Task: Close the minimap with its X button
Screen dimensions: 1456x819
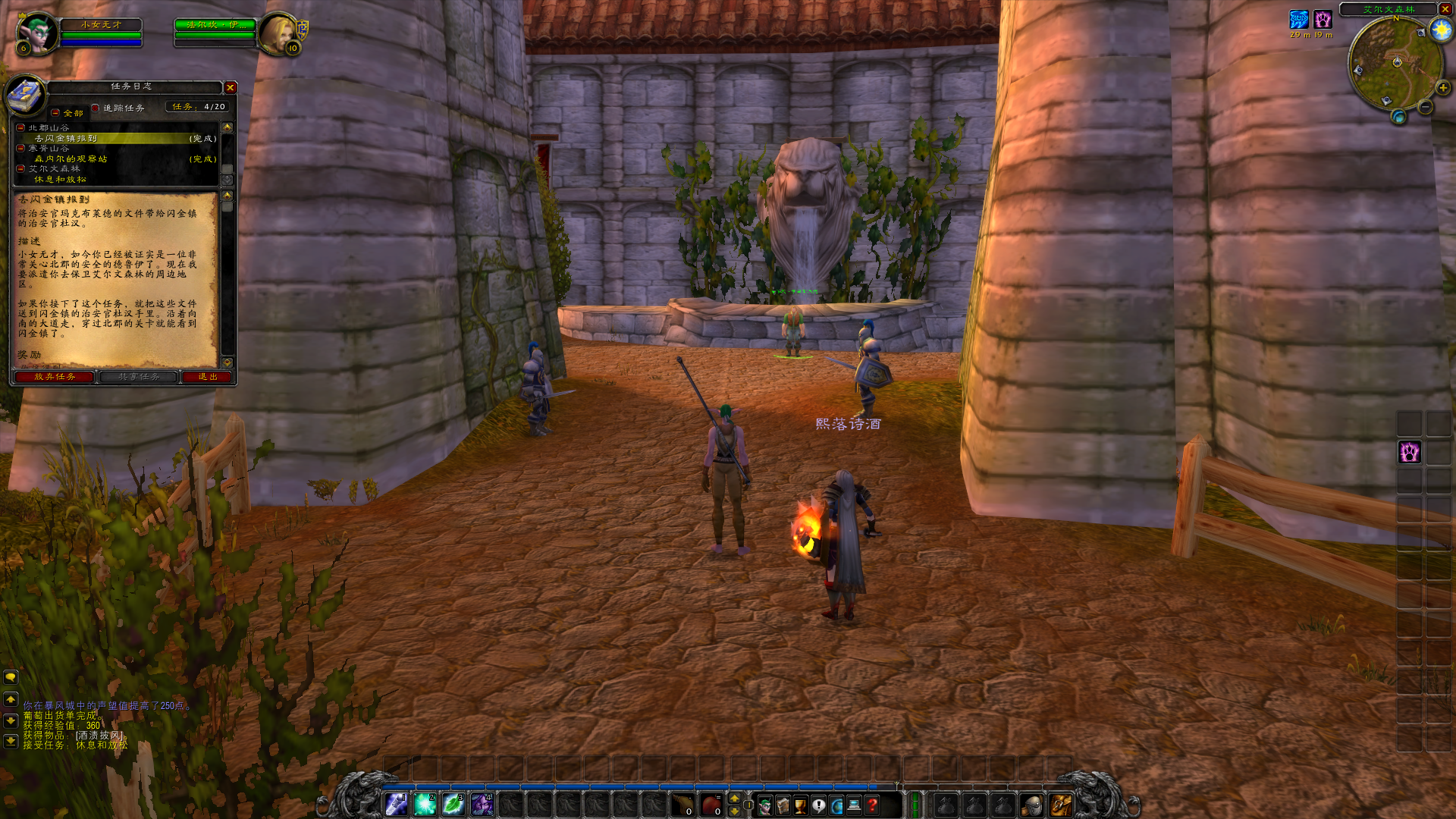Action: [x=1445, y=9]
